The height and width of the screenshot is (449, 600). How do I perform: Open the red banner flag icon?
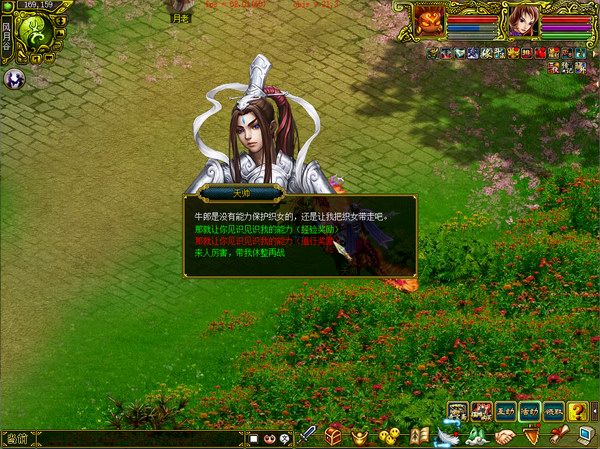pyautogui.click(x=531, y=436)
